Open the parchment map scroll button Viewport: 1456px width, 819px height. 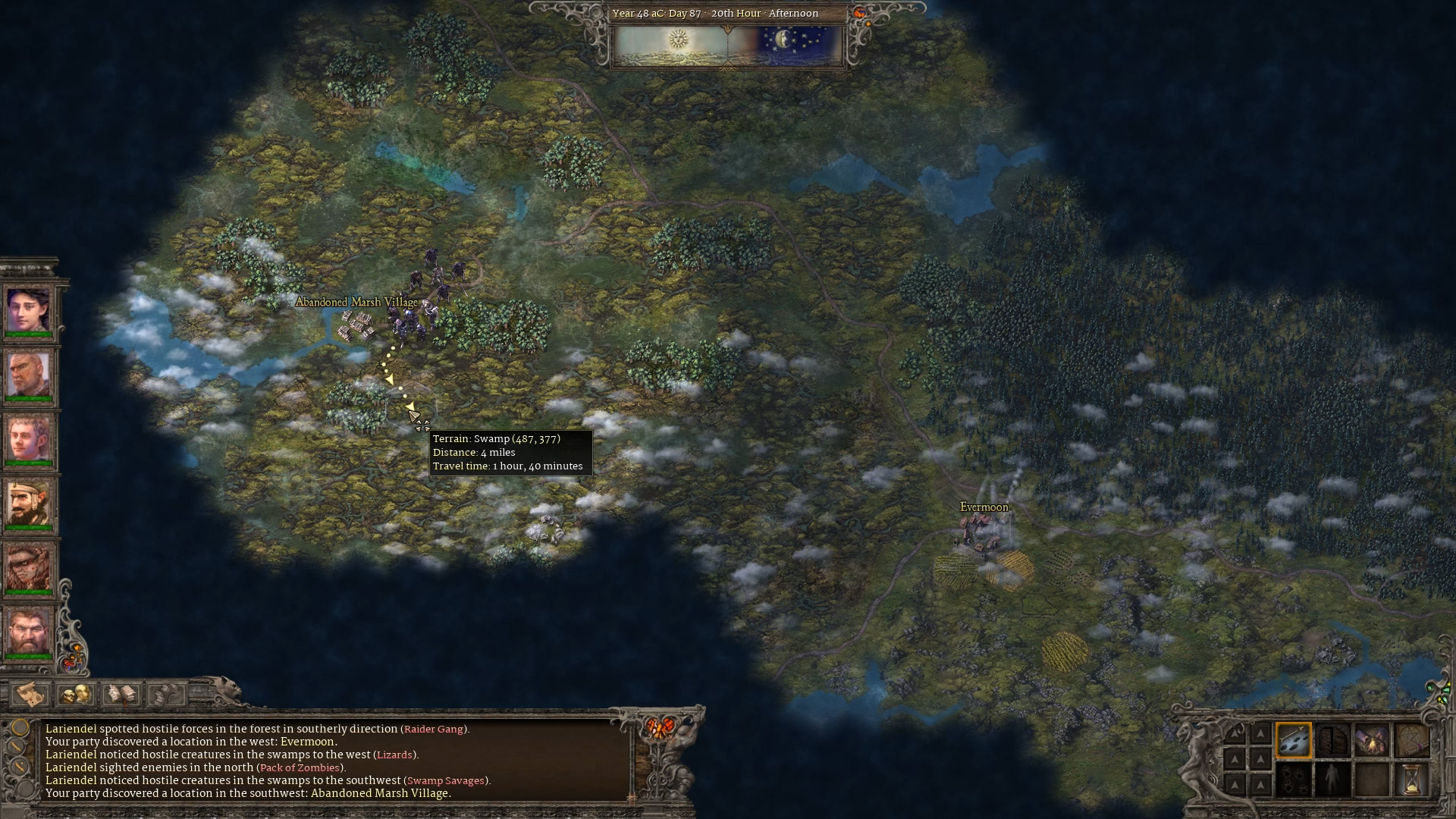30,693
